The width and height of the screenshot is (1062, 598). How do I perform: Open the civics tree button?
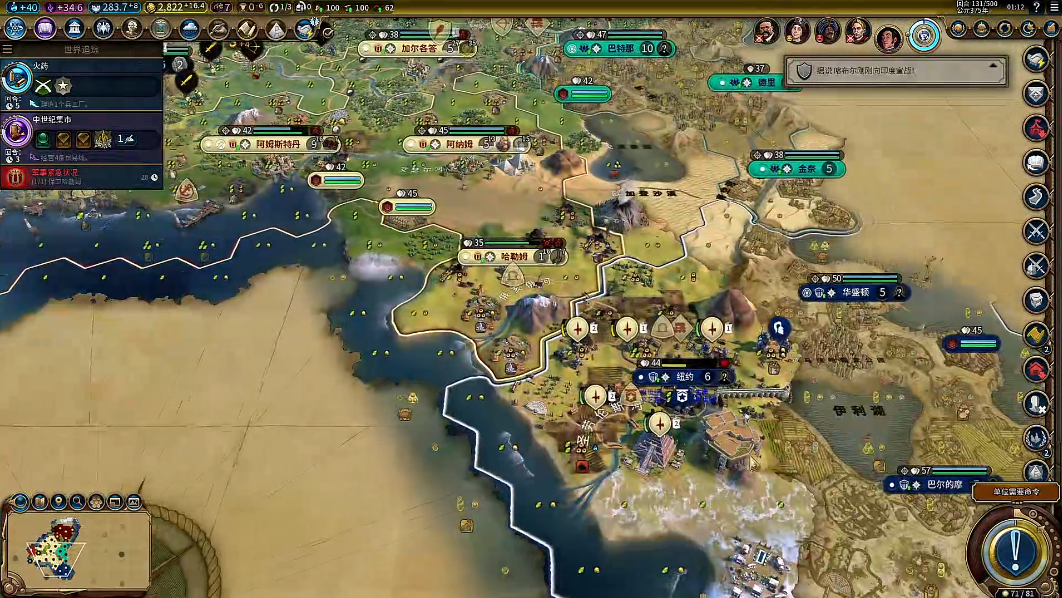click(44, 28)
